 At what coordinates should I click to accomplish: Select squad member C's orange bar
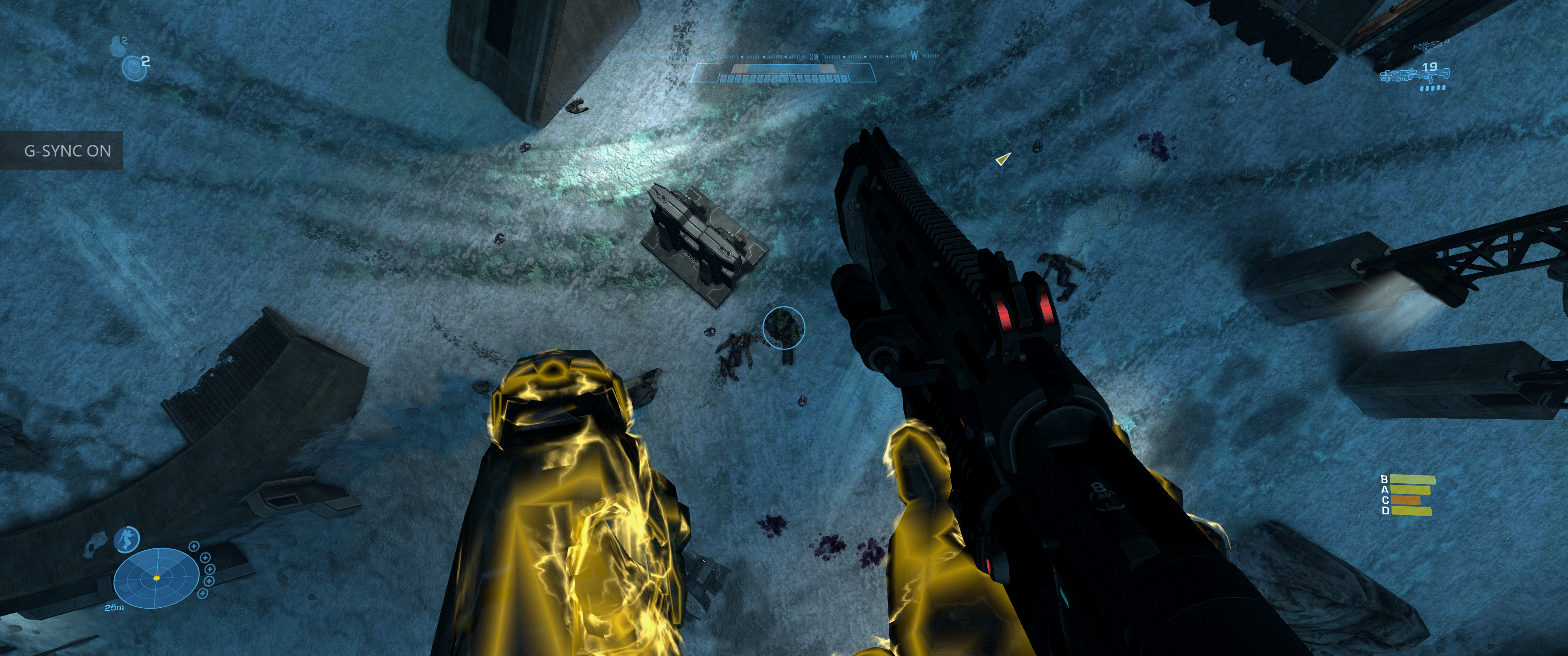[x=1405, y=501]
